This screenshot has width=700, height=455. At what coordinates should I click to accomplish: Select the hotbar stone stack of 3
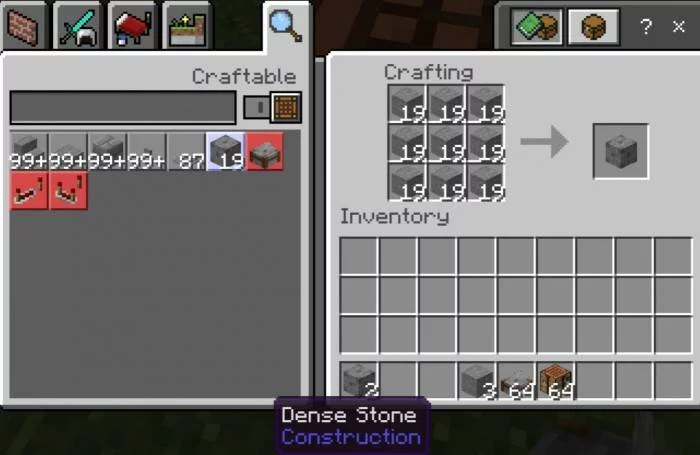point(477,380)
